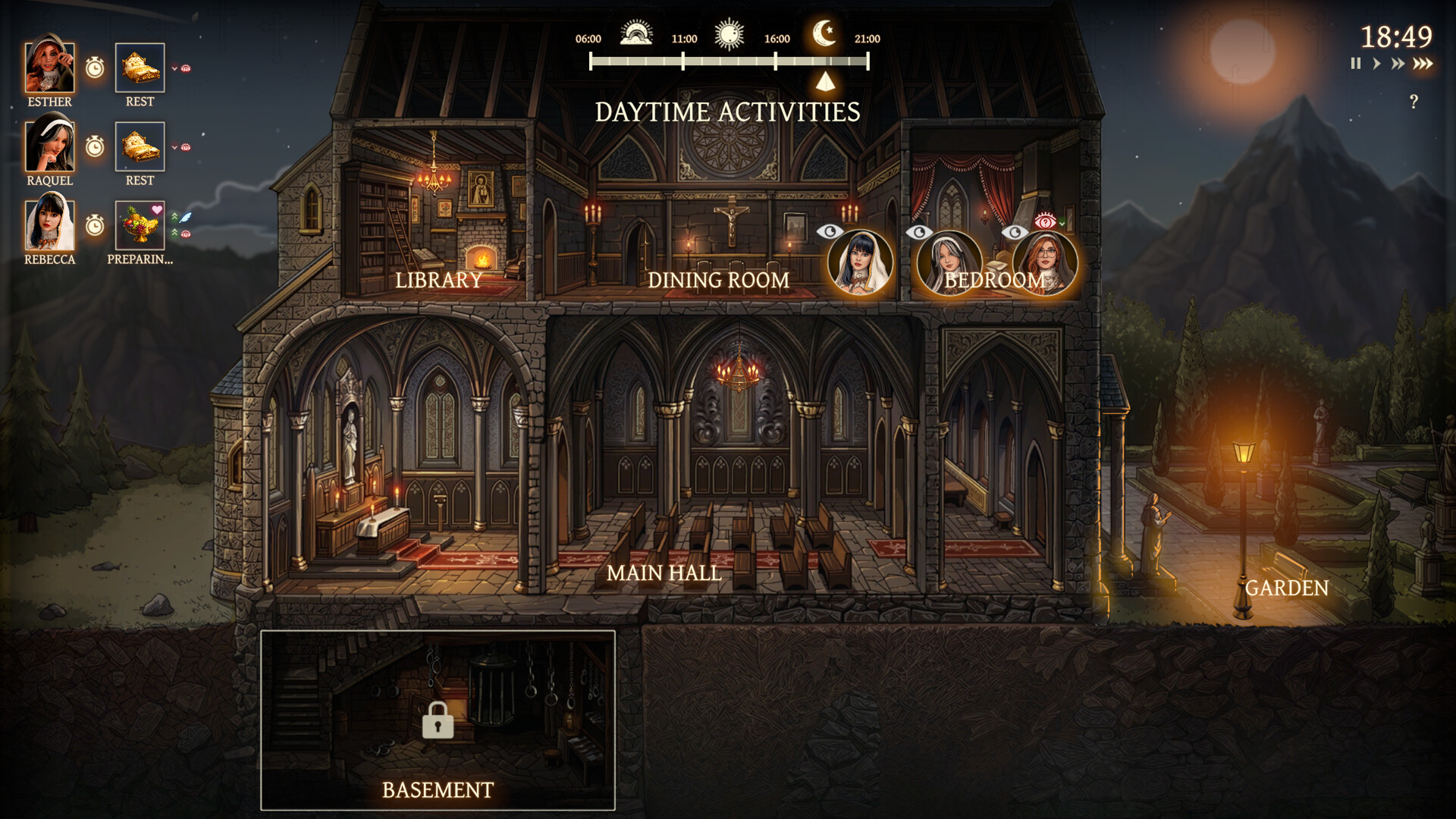Open the Main Hall
This screenshot has height=819, width=1456.
coord(664,573)
